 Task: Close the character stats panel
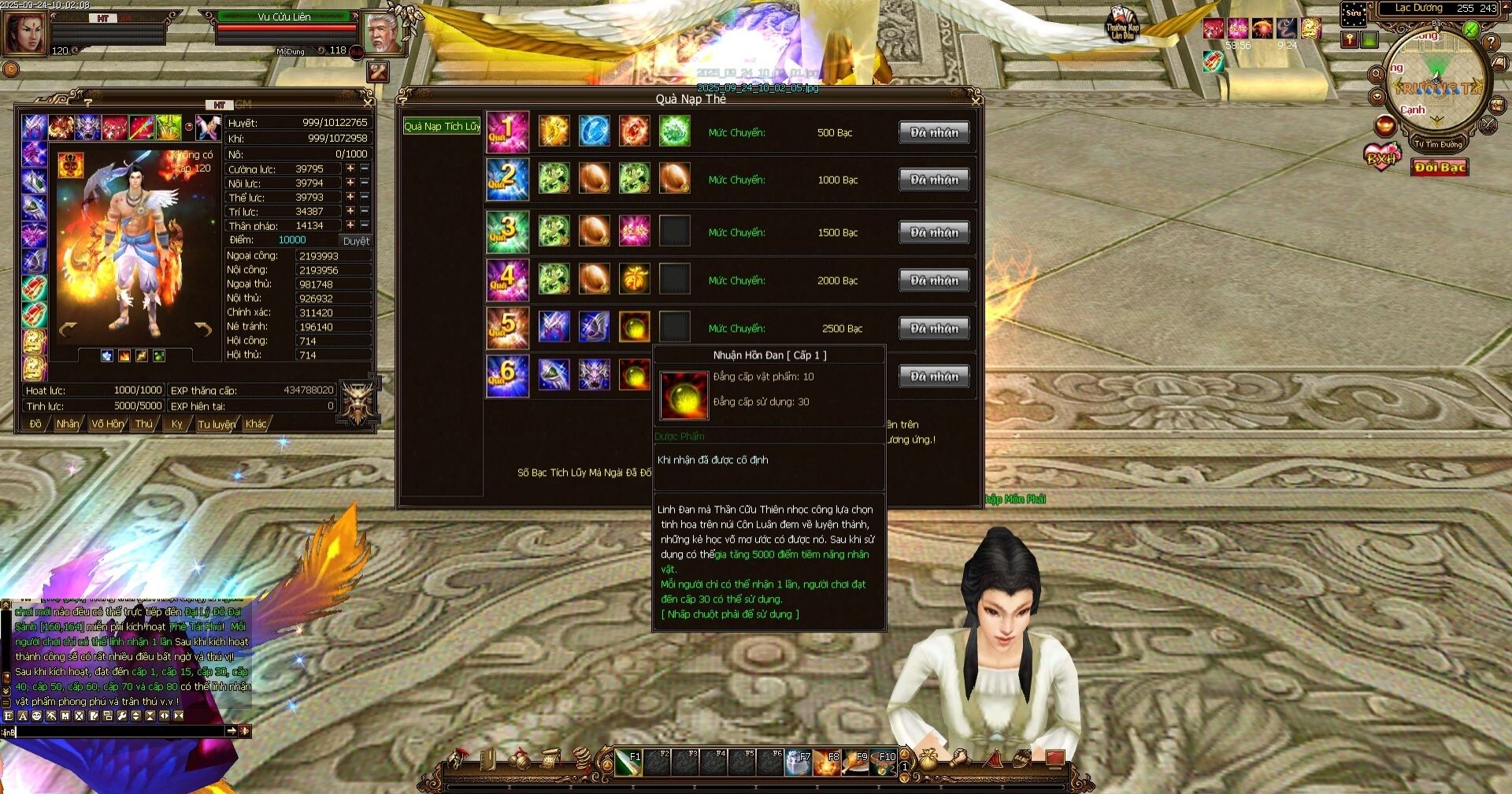coord(367,102)
